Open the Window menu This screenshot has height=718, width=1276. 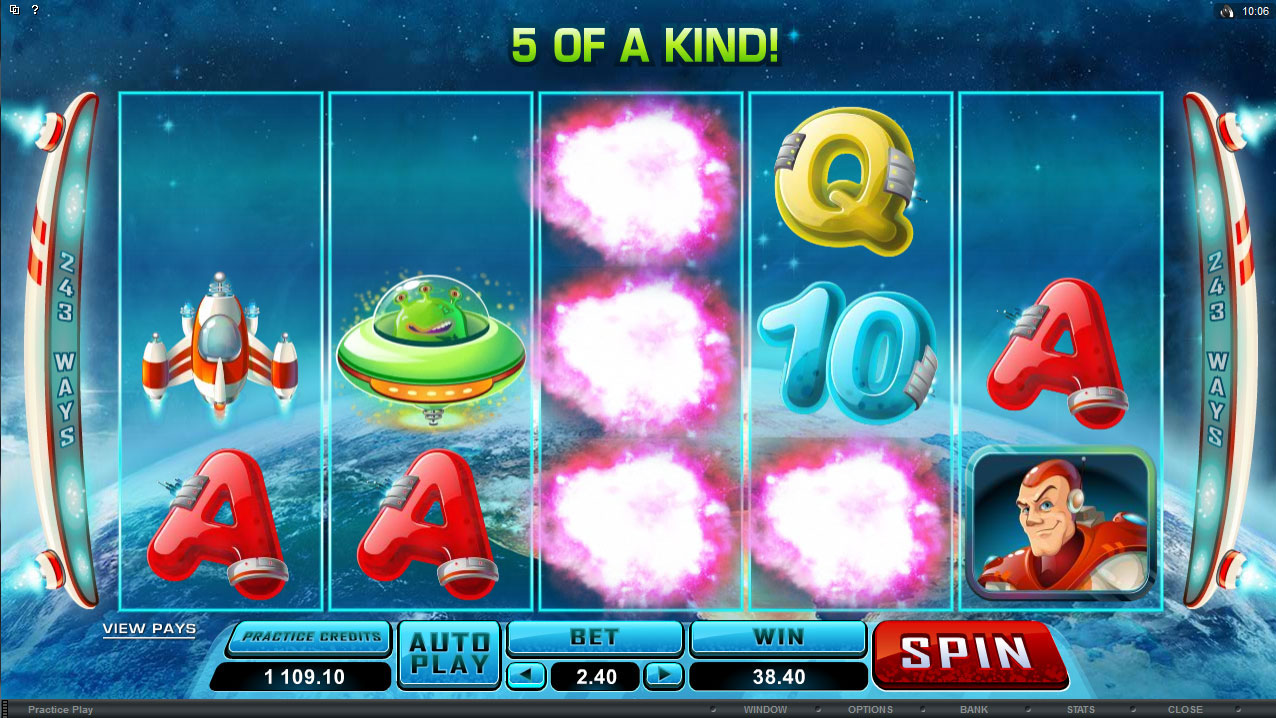pos(765,710)
